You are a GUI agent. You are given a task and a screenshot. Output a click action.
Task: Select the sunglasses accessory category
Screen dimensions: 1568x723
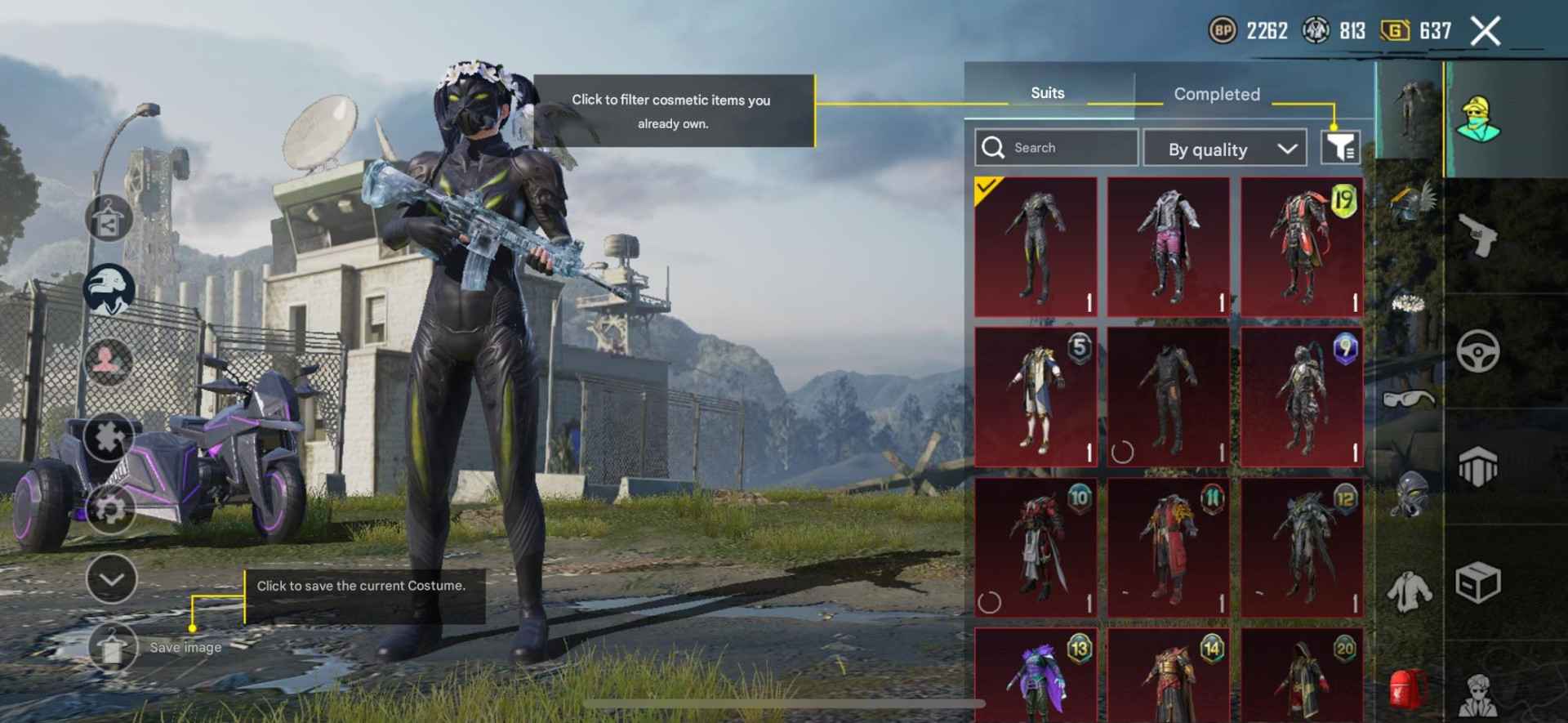(1409, 398)
